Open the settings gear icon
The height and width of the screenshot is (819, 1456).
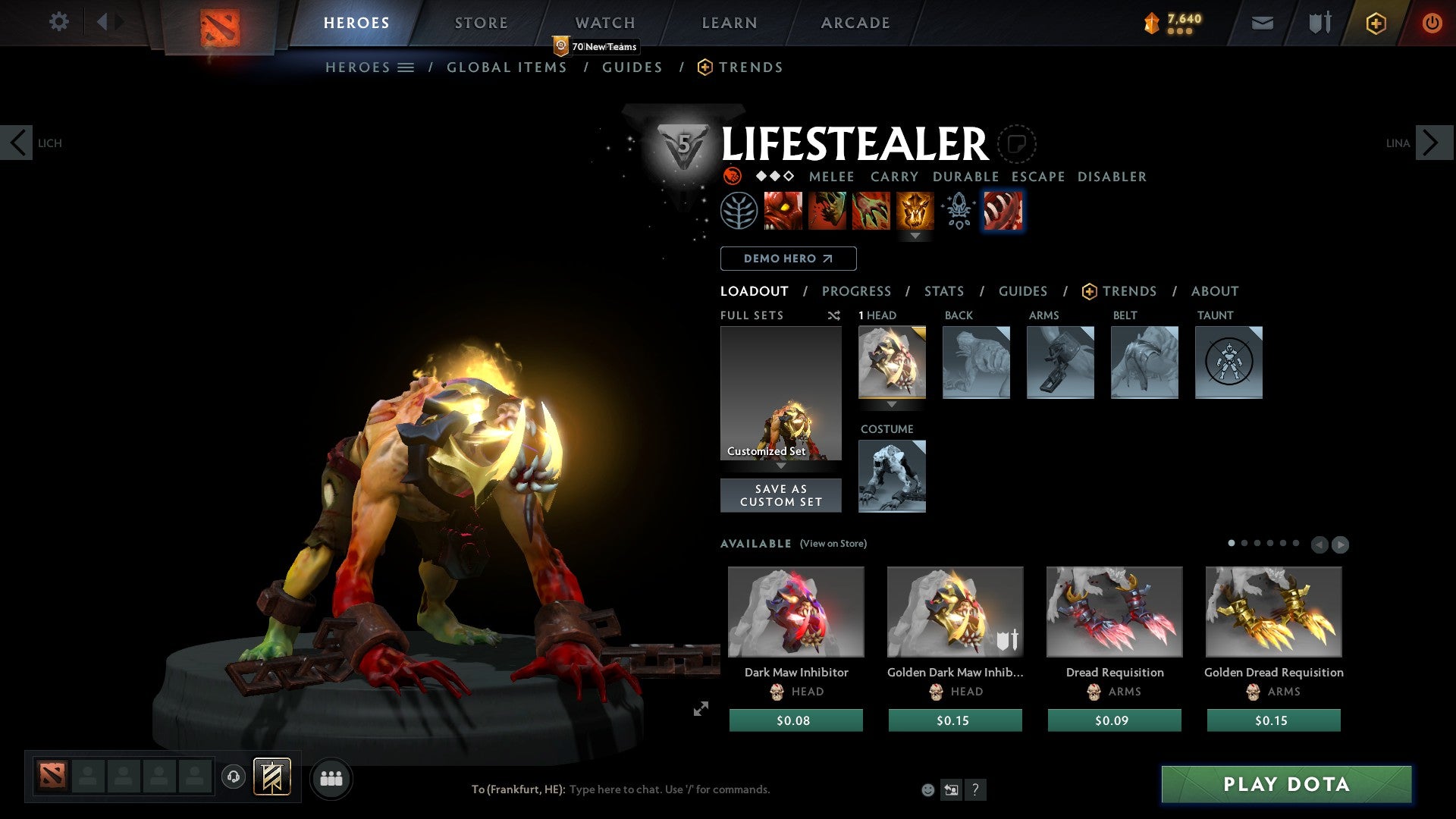pos(59,21)
